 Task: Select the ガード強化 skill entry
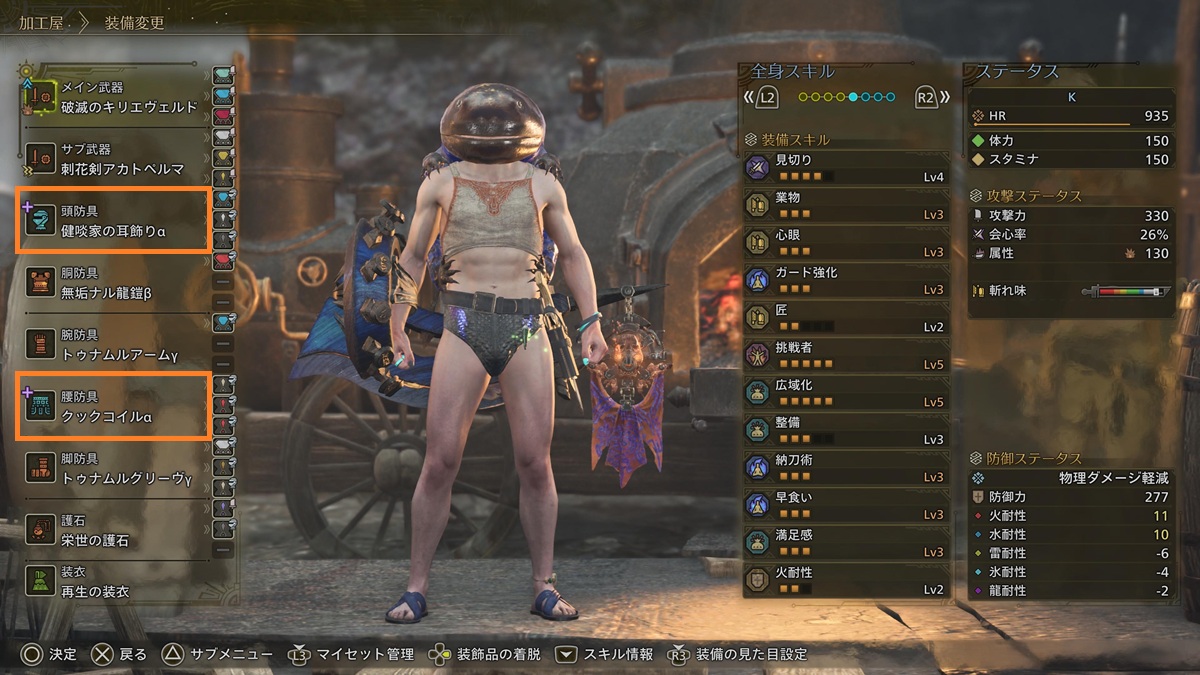845,281
